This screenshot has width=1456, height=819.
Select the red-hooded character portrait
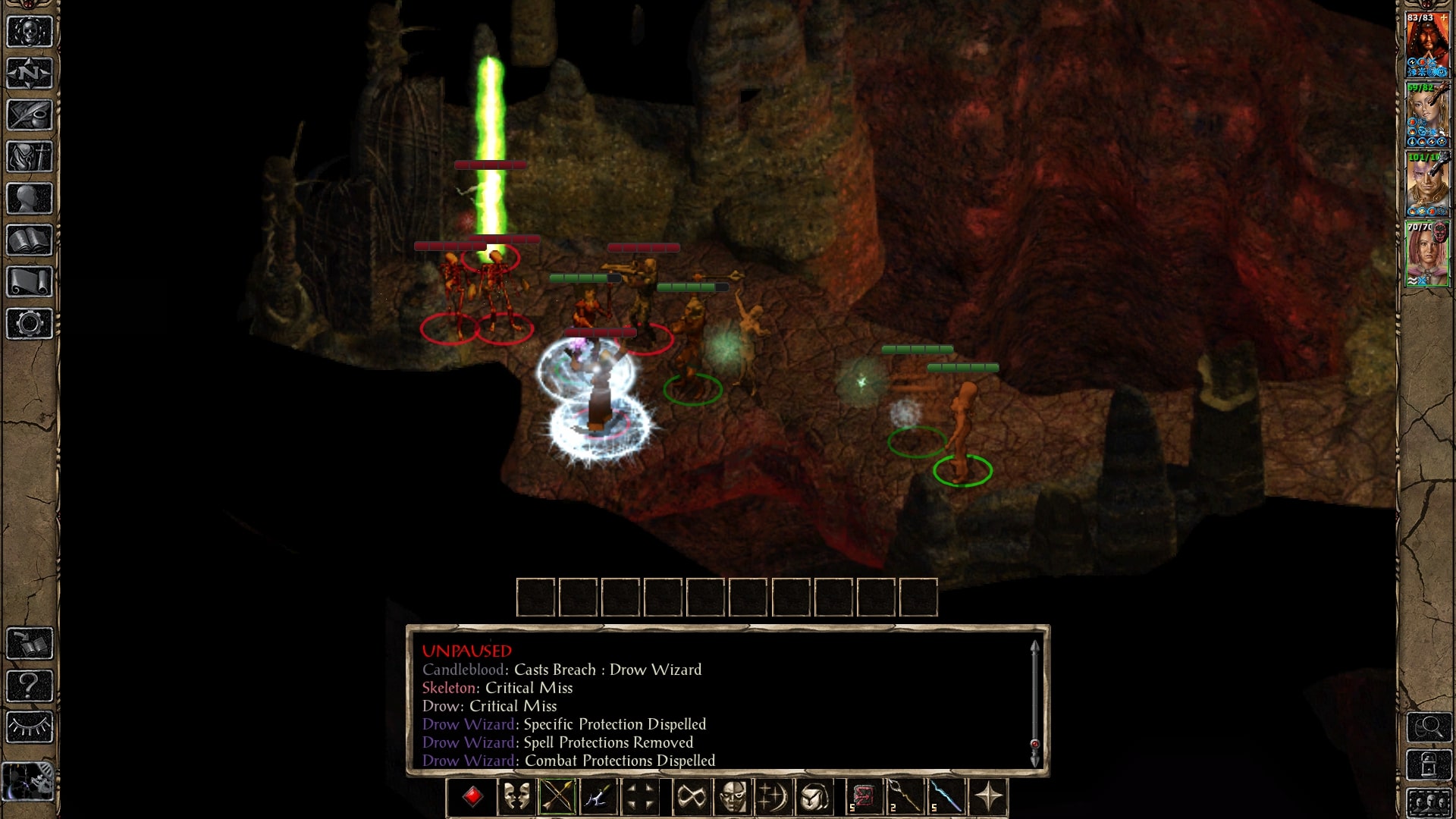pos(1427,44)
